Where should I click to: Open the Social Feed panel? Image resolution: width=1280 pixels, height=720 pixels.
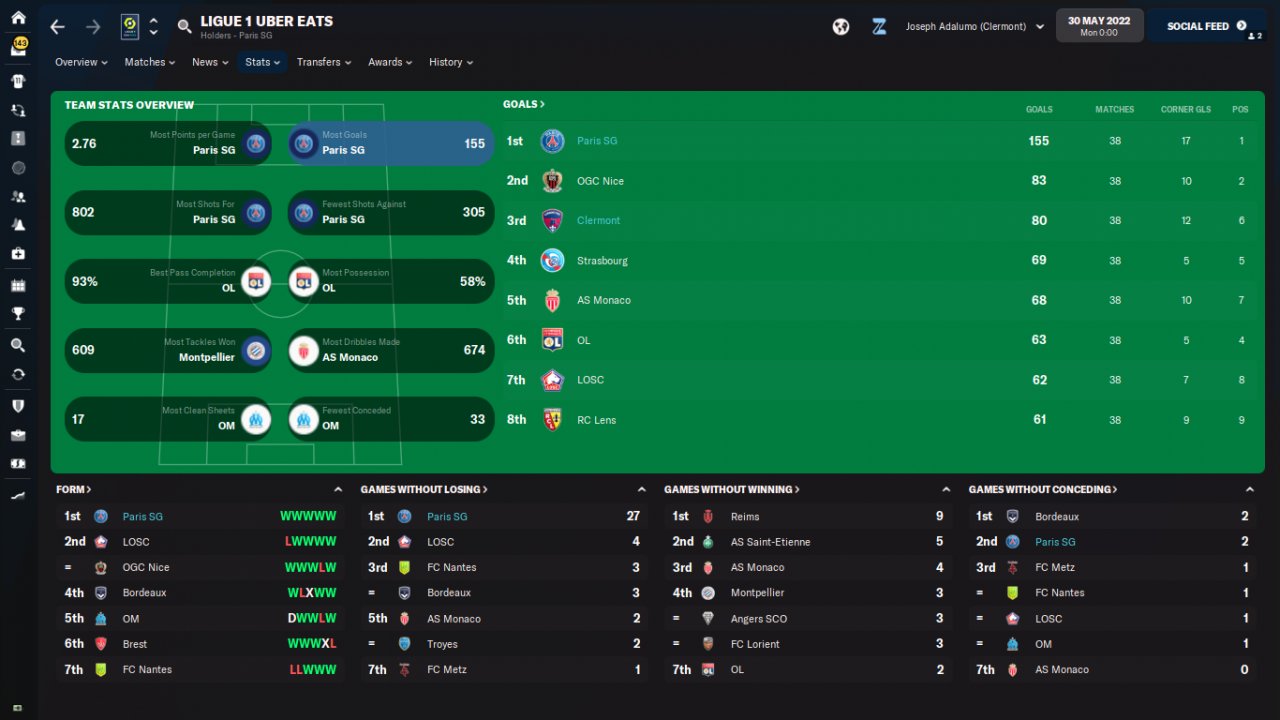(x=1205, y=26)
